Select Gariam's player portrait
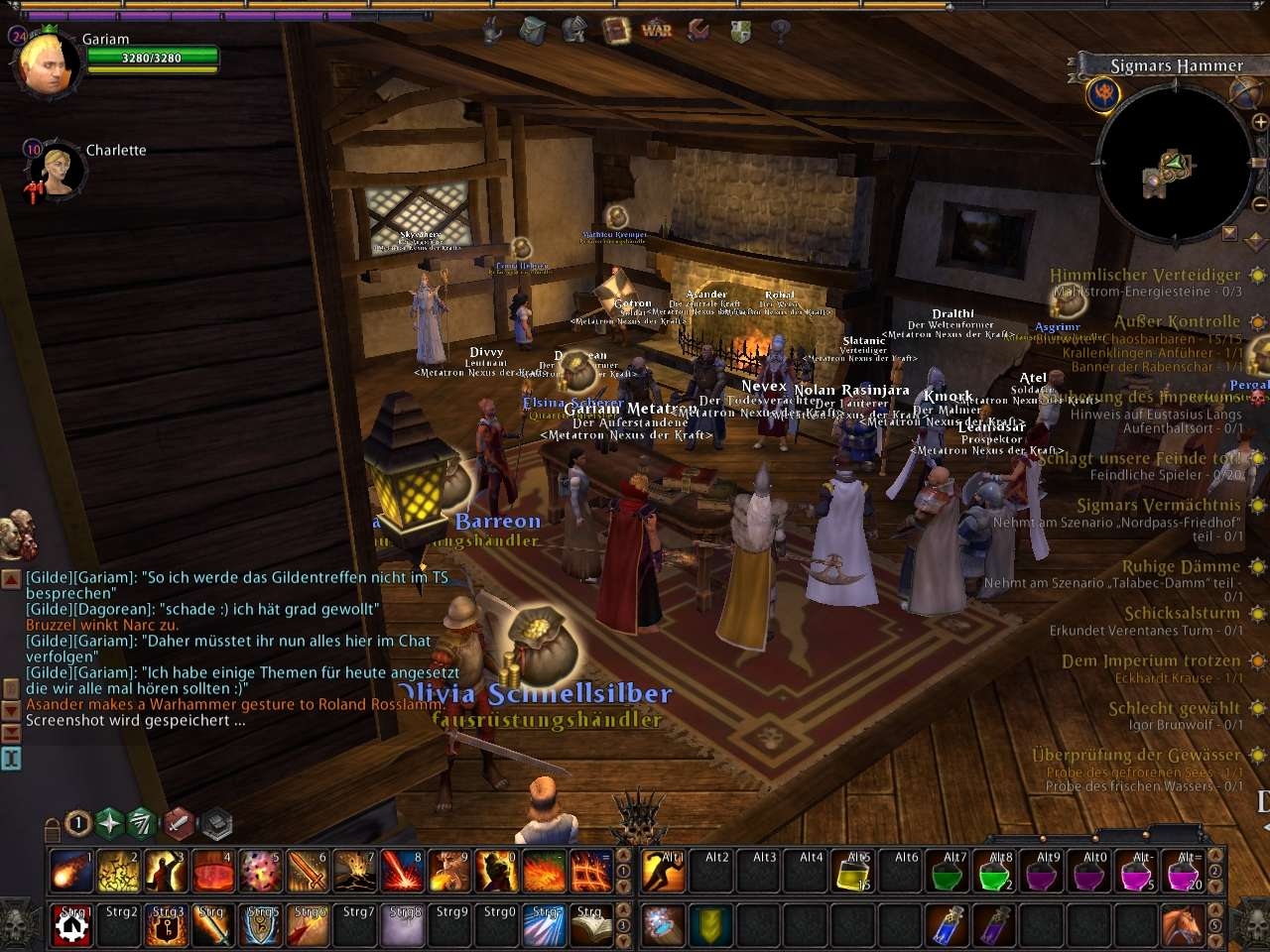 click(x=48, y=64)
